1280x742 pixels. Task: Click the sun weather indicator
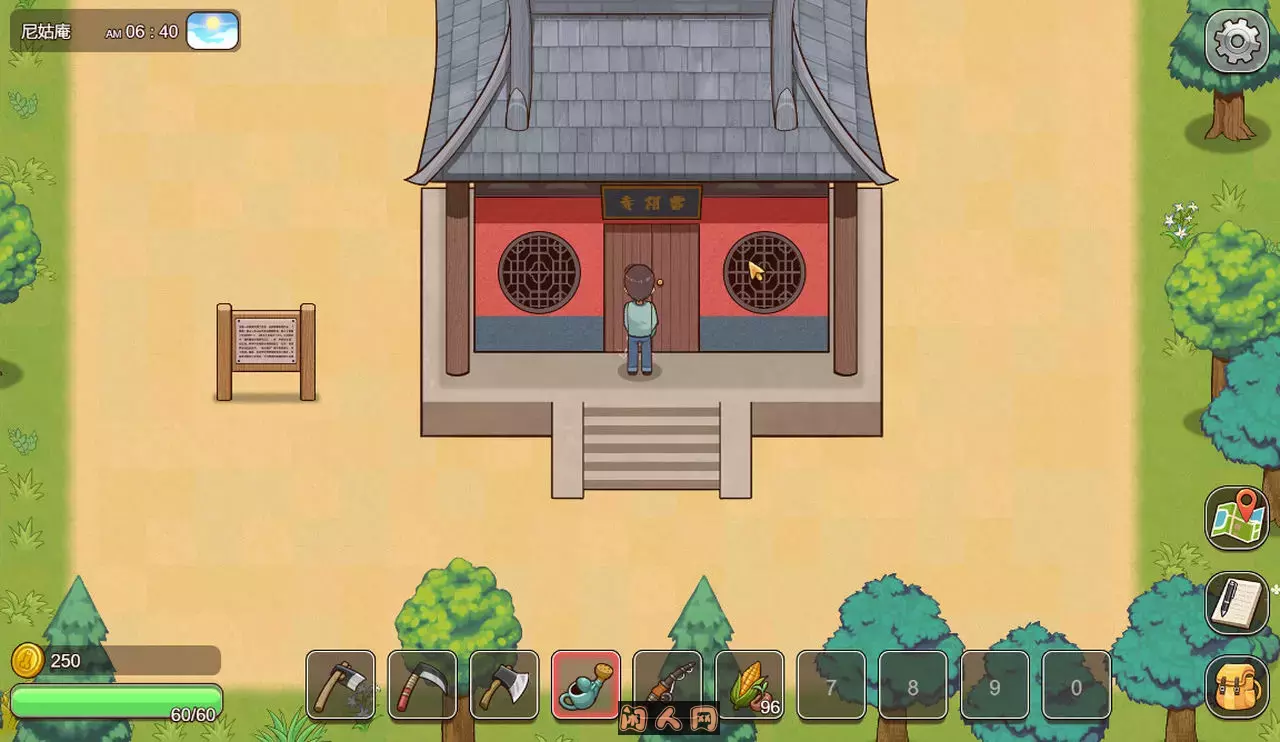[x=213, y=31]
